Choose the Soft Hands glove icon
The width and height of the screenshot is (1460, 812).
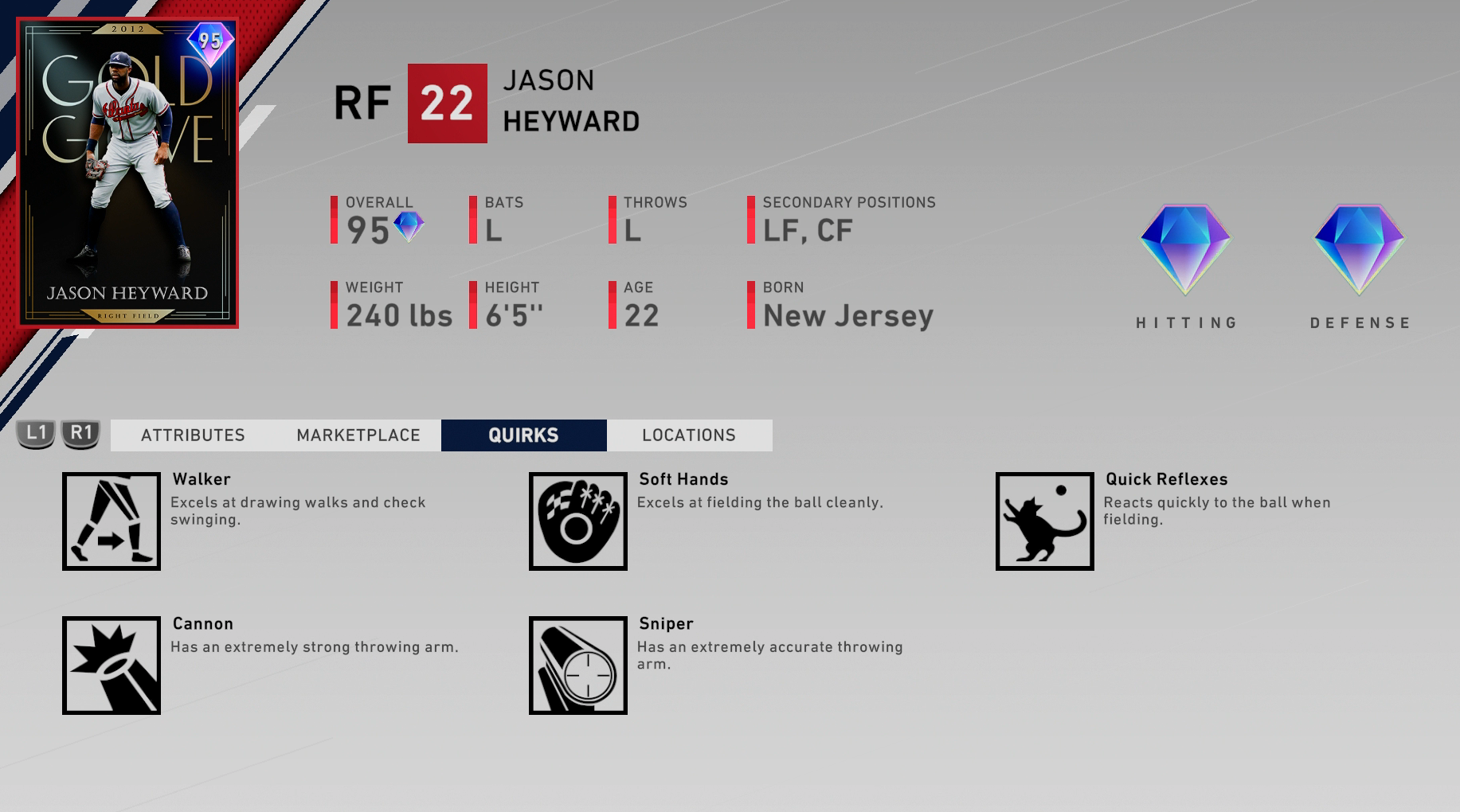(x=578, y=521)
